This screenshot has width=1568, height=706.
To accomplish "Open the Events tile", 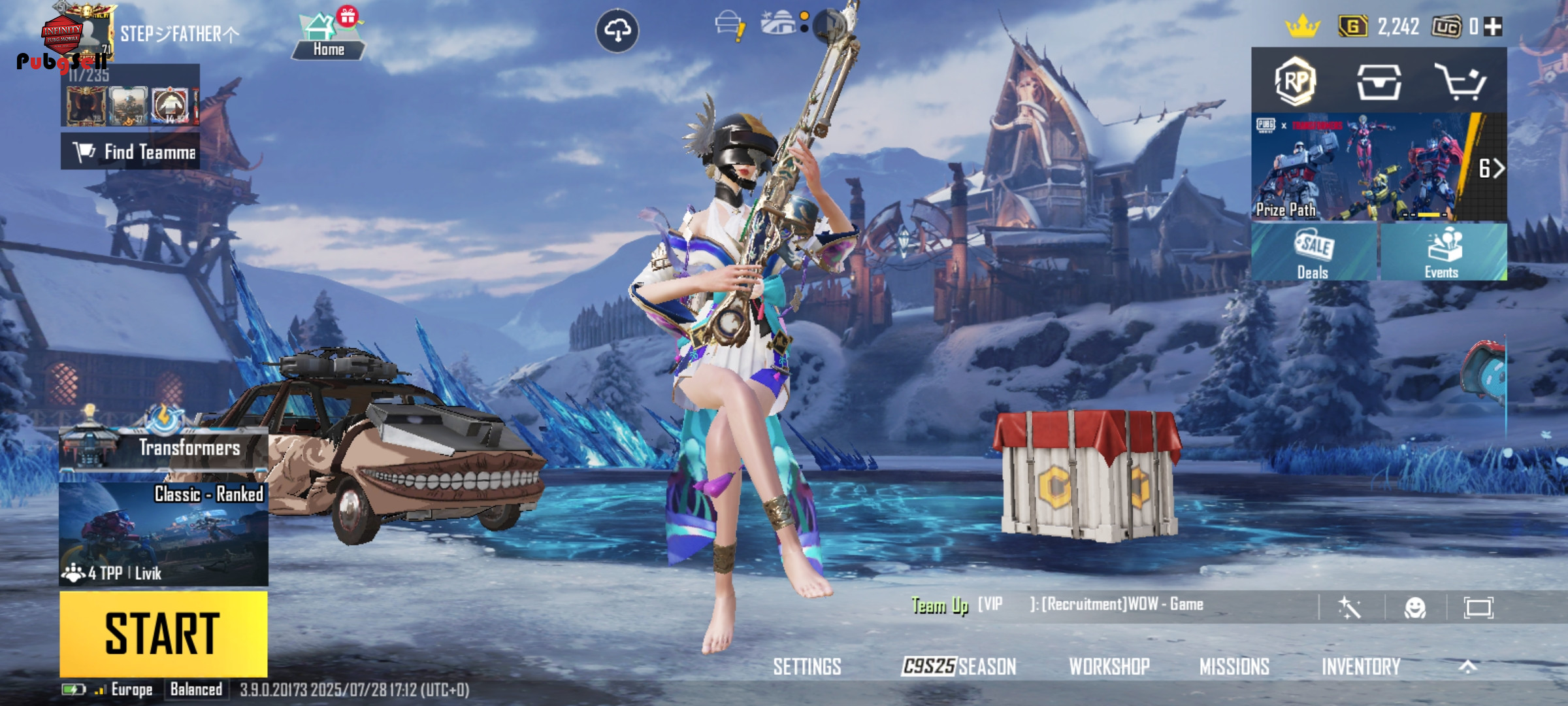I will pyautogui.click(x=1443, y=252).
